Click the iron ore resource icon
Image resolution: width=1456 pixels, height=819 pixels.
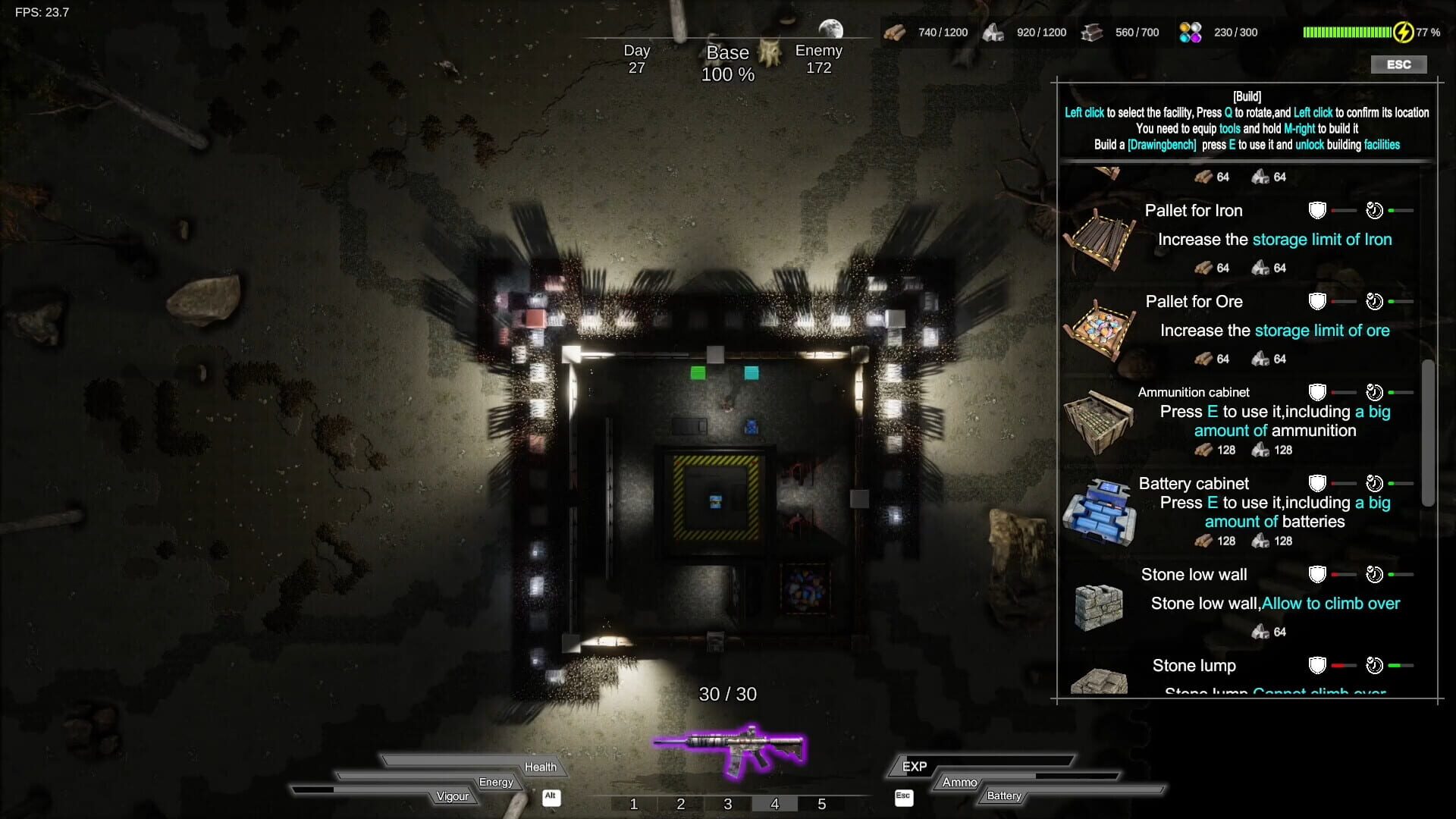pos(994,32)
